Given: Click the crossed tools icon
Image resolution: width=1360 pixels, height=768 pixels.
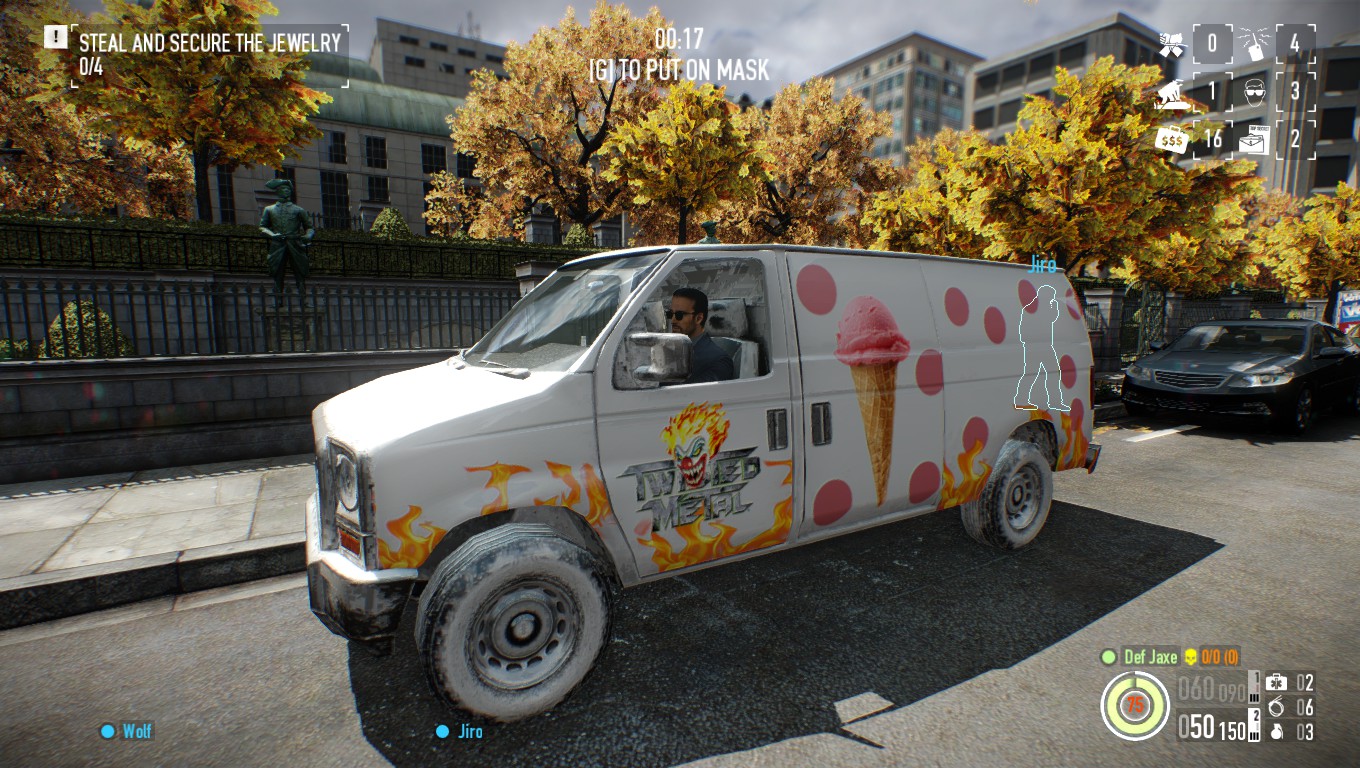Looking at the screenshot, I should [x=1171, y=44].
